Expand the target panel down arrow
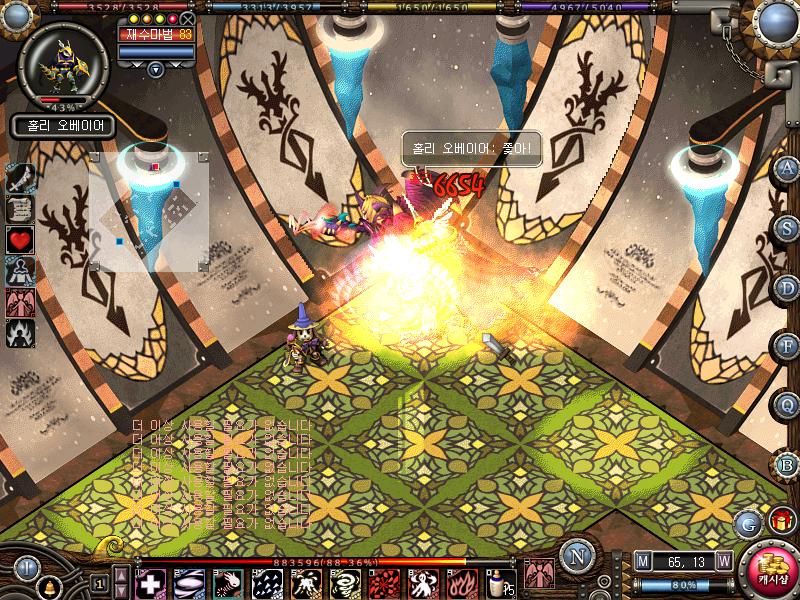The width and height of the screenshot is (800, 600). point(156,69)
